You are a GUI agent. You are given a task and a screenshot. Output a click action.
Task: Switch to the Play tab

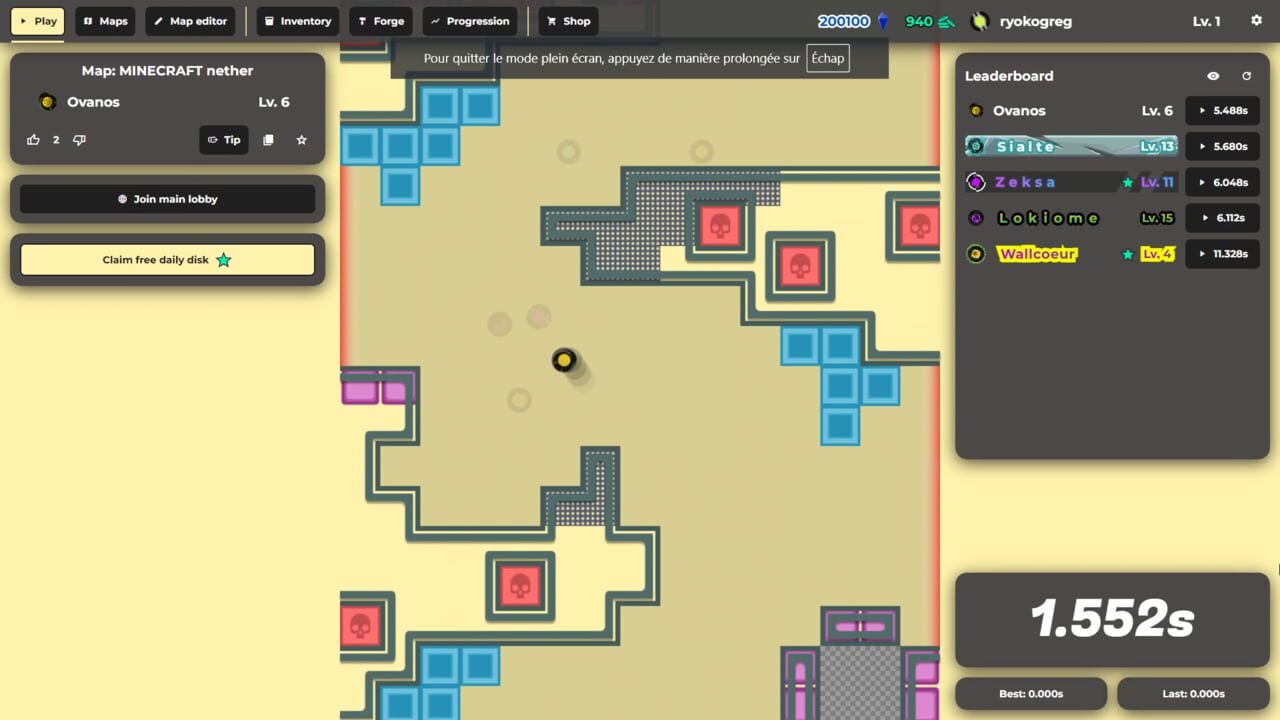click(37, 20)
